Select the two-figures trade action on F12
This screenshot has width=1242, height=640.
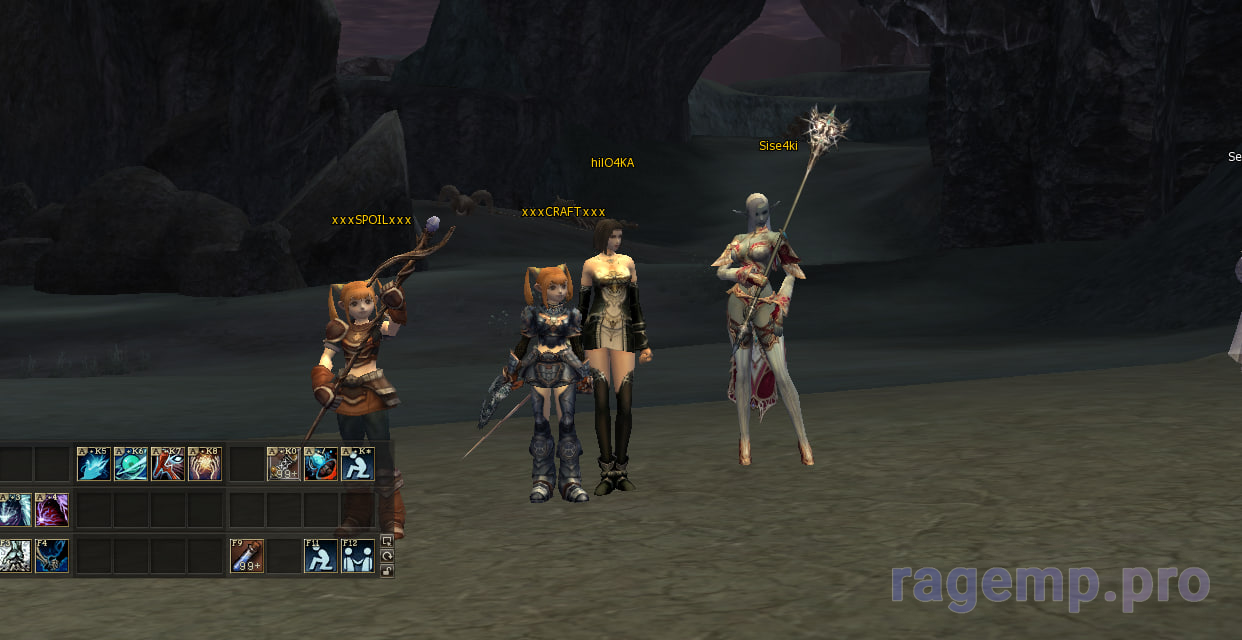pyautogui.click(x=357, y=556)
